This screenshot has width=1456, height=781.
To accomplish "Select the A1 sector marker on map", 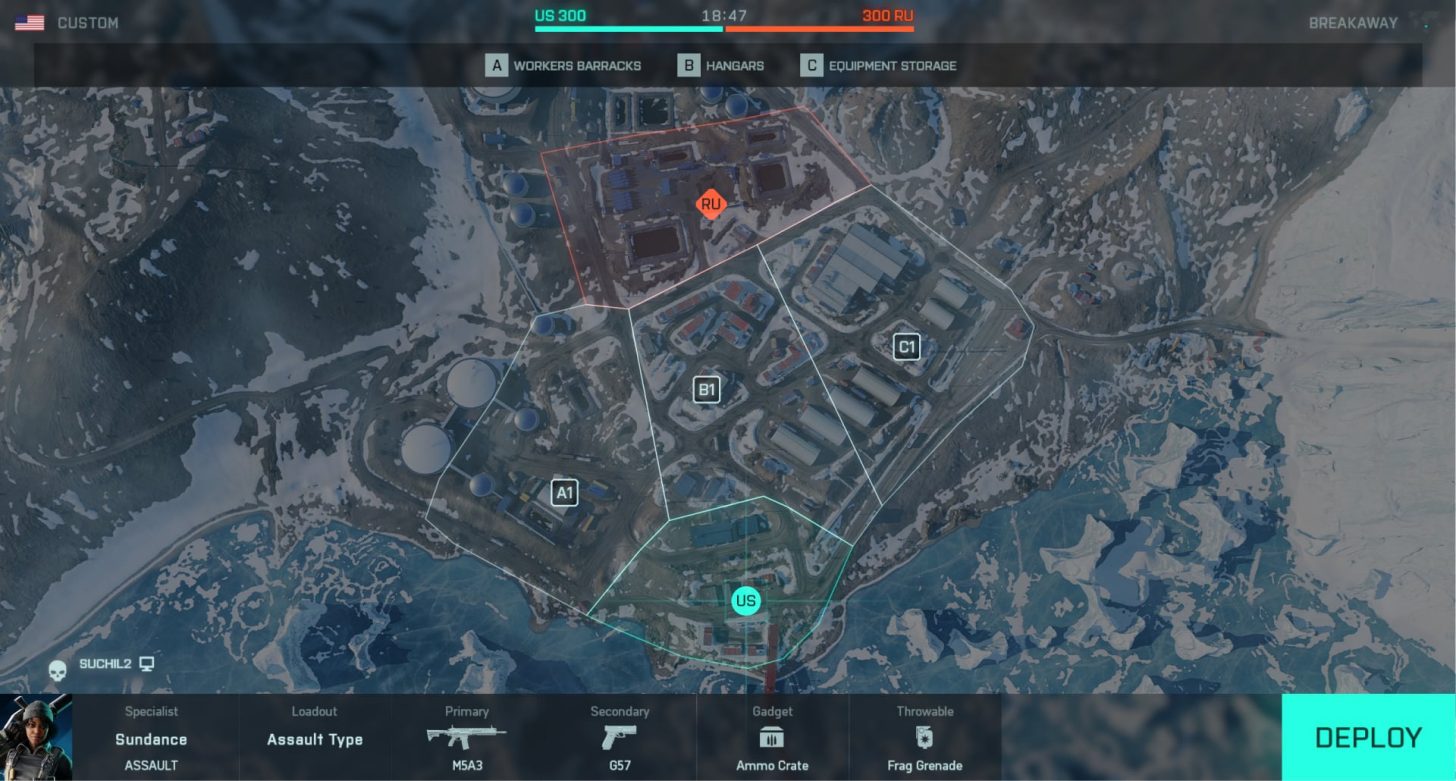I will (x=565, y=492).
